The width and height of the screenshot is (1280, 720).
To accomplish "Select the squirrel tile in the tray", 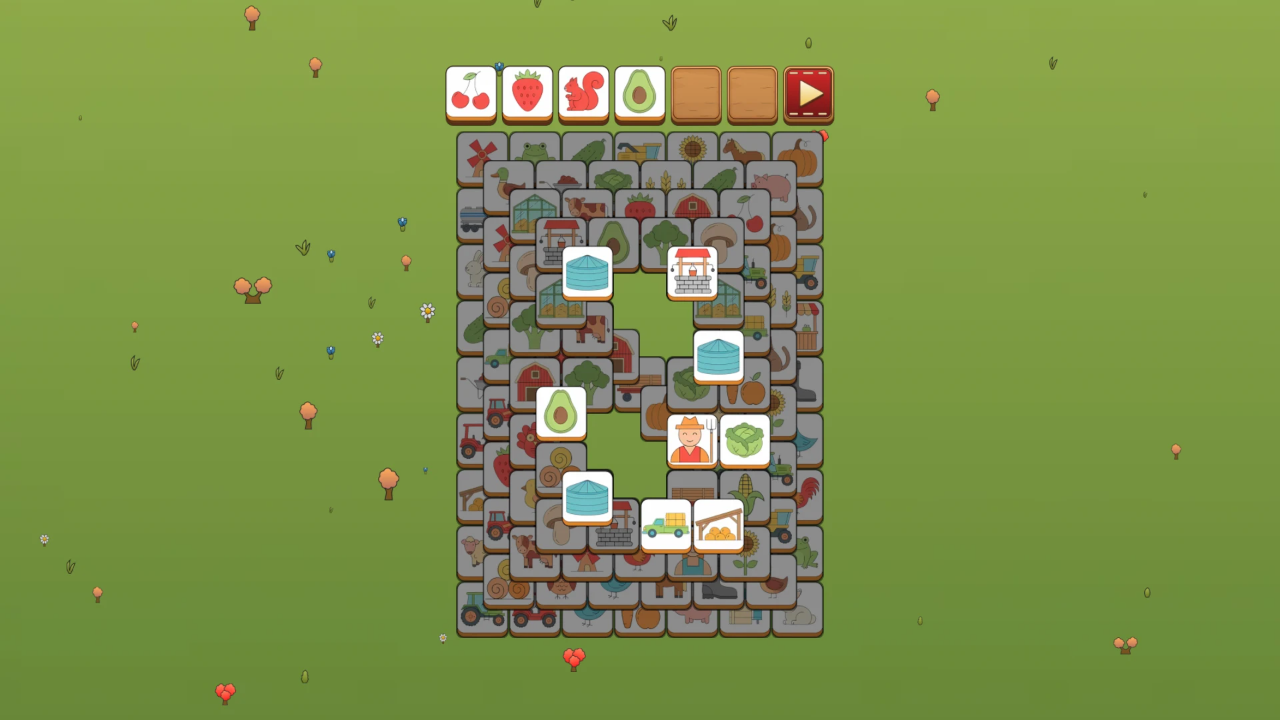I will pos(583,92).
